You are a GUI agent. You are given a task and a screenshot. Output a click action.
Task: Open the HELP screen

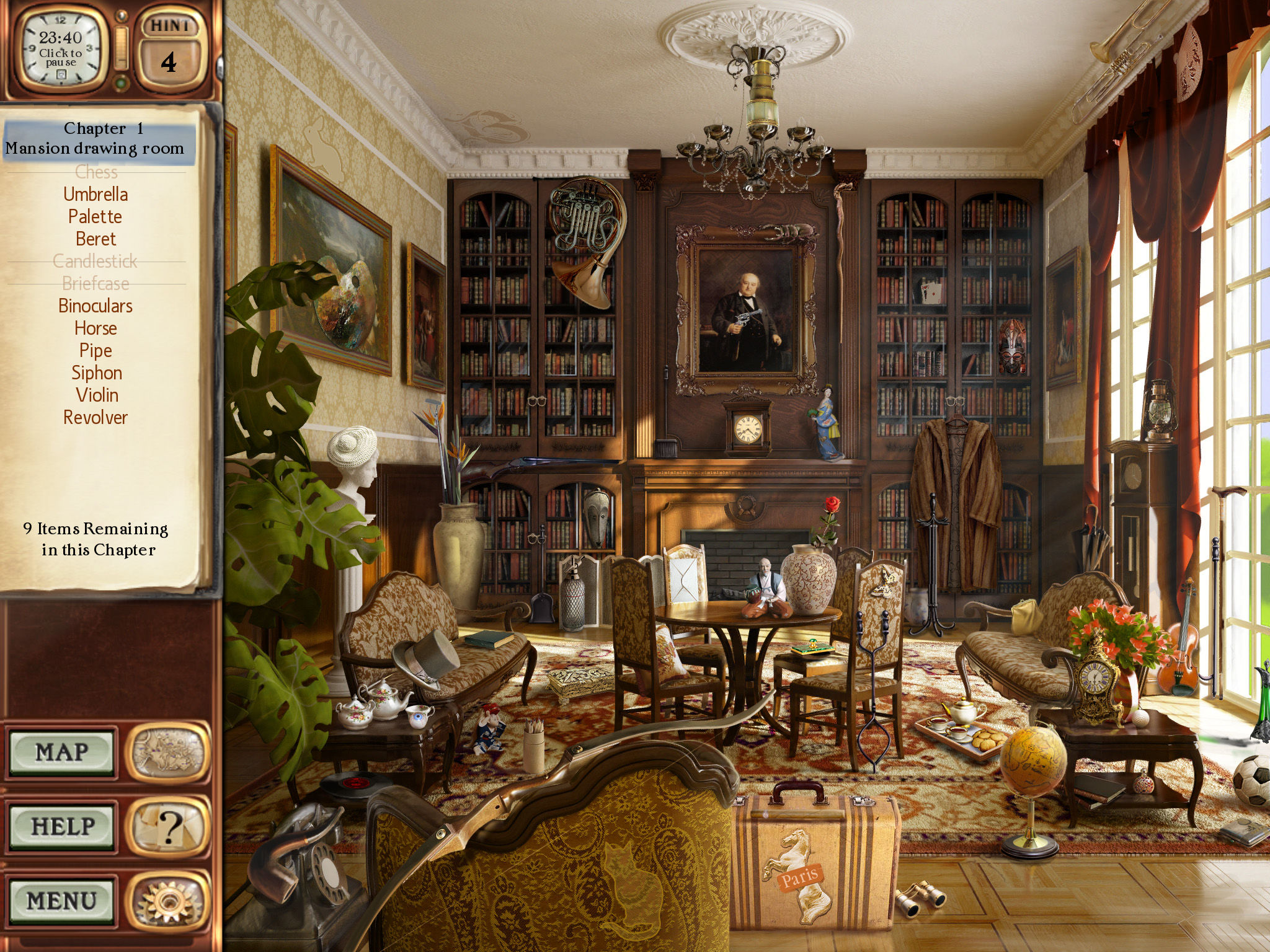(x=62, y=826)
